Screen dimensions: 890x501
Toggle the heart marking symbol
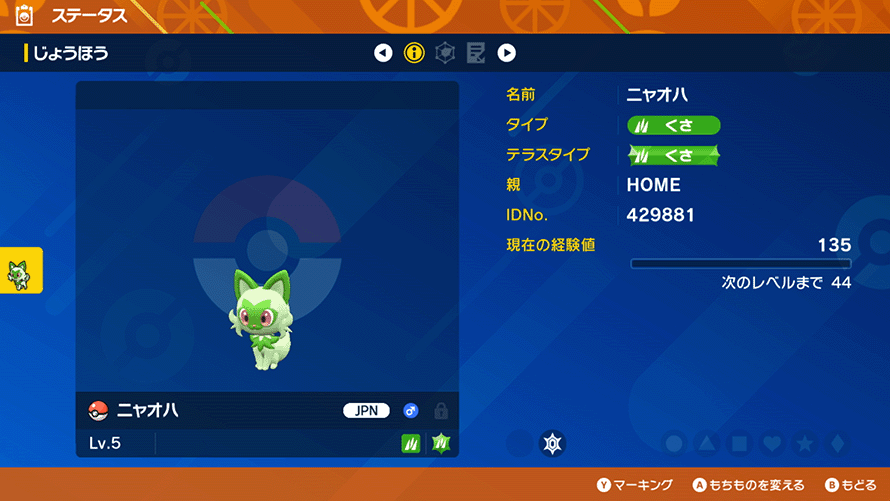tap(771, 443)
